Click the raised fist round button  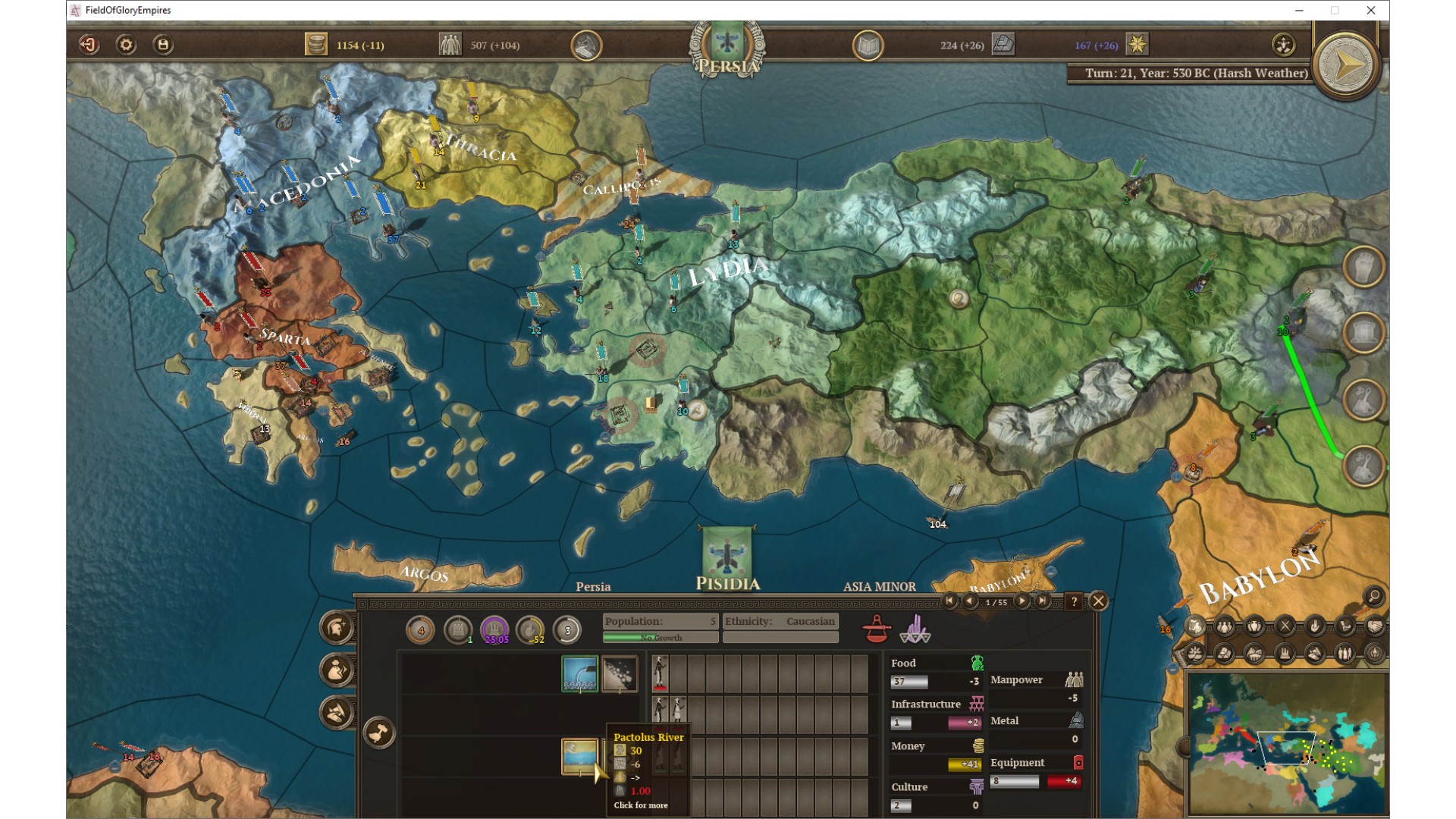click(1363, 266)
